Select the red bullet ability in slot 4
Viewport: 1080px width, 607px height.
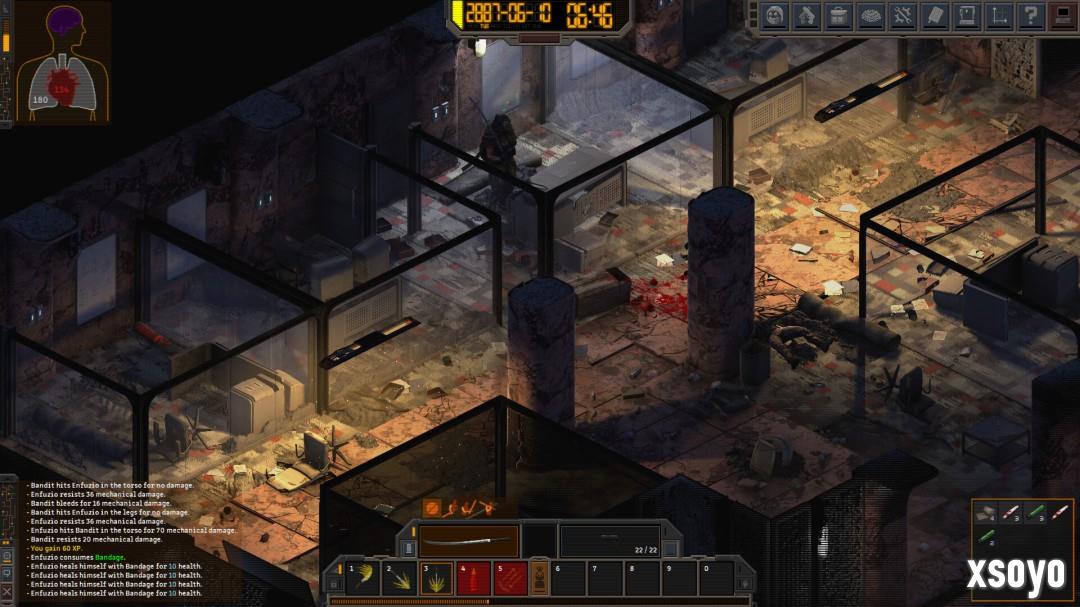click(x=474, y=578)
